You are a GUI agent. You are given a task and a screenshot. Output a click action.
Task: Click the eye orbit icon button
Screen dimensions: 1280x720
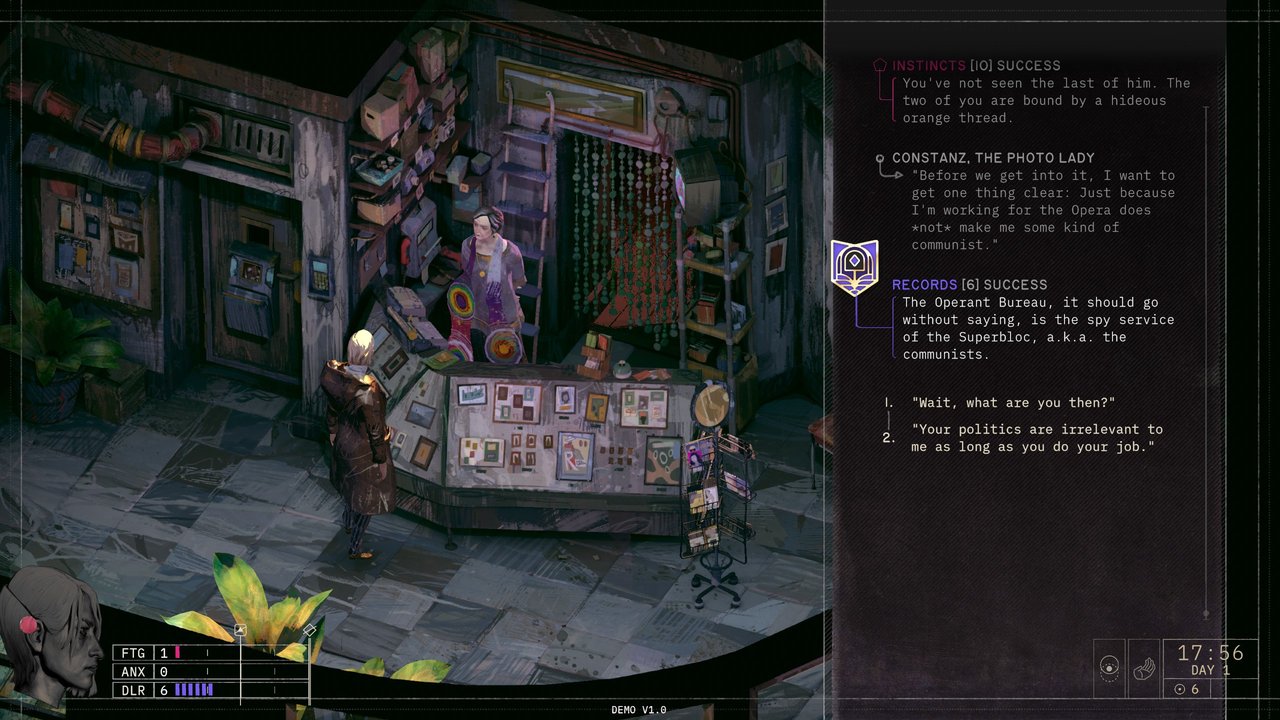coord(1109,668)
